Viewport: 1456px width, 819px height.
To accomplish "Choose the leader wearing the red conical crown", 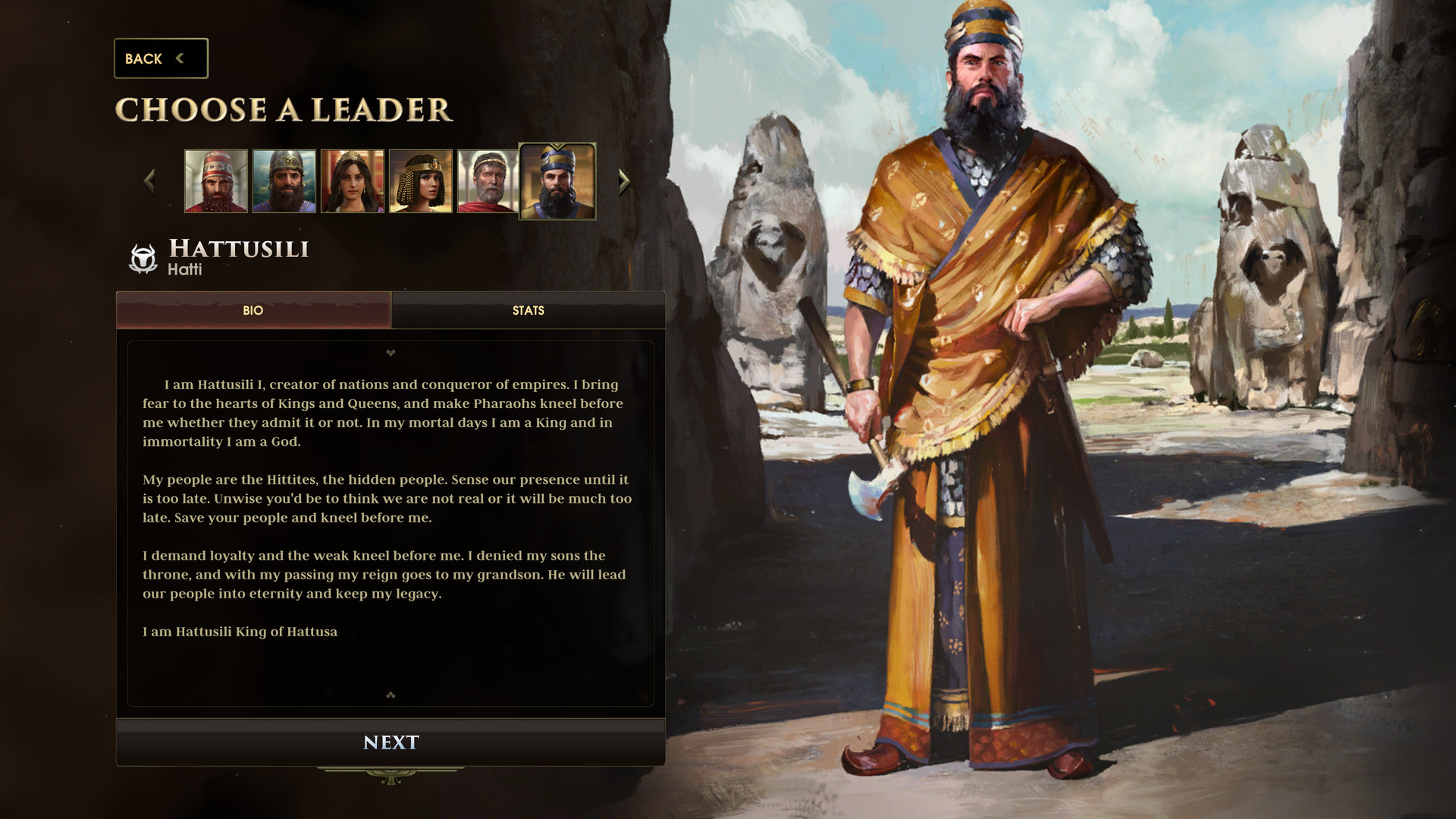I will 217,180.
